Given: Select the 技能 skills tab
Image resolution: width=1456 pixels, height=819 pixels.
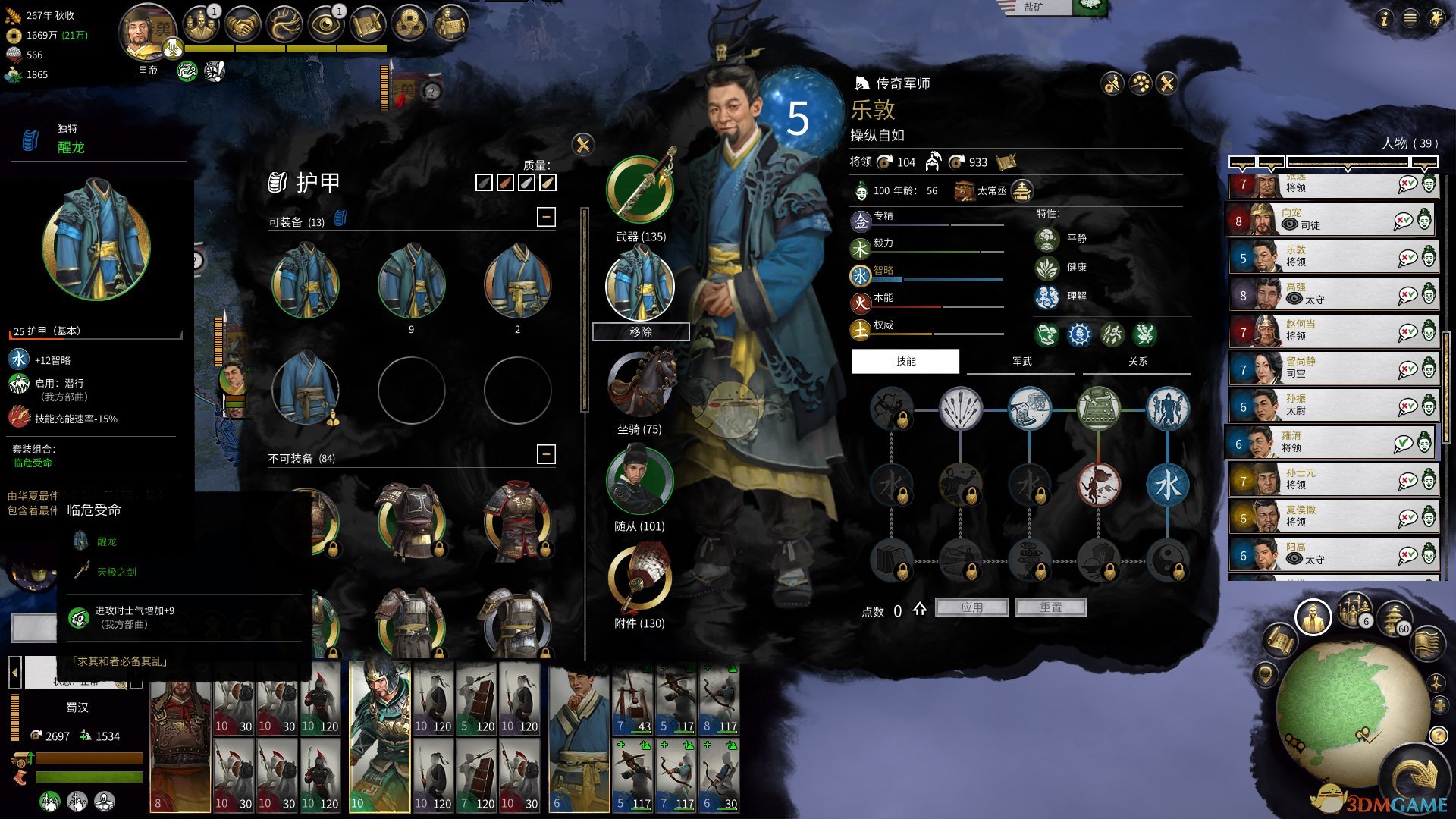Looking at the screenshot, I should (905, 362).
